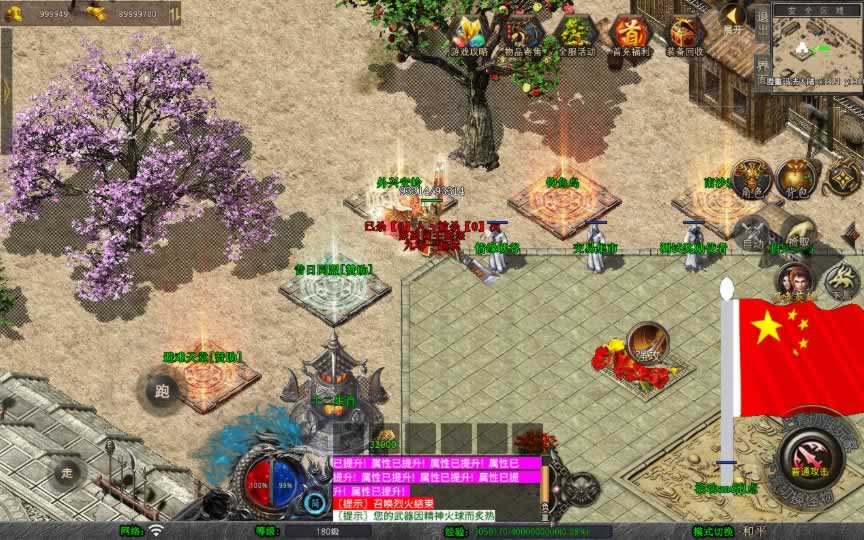Open the 装备回收 equipment recycling chest

tap(685, 35)
